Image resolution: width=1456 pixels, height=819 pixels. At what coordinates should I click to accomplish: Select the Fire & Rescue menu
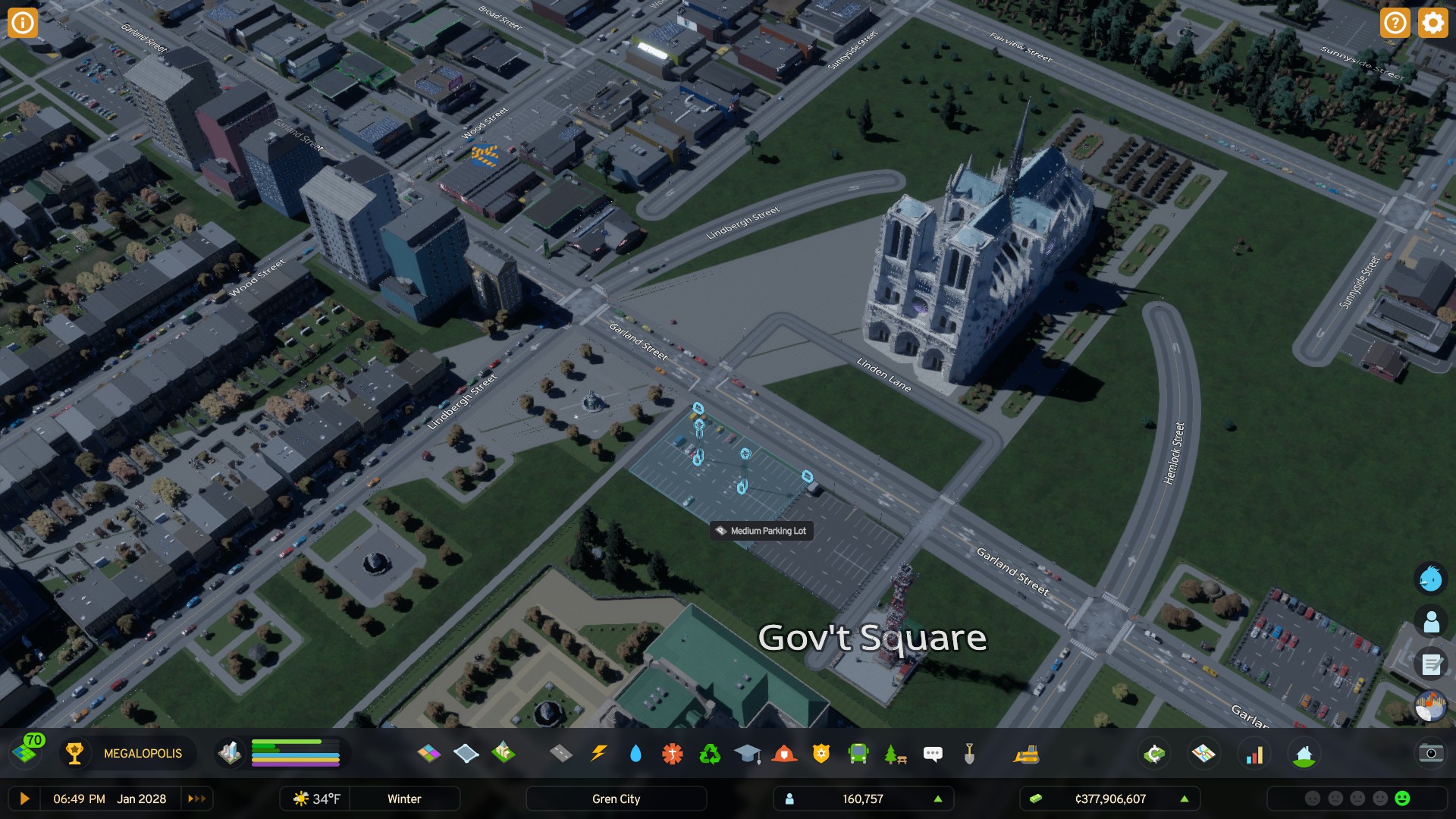[x=785, y=753]
